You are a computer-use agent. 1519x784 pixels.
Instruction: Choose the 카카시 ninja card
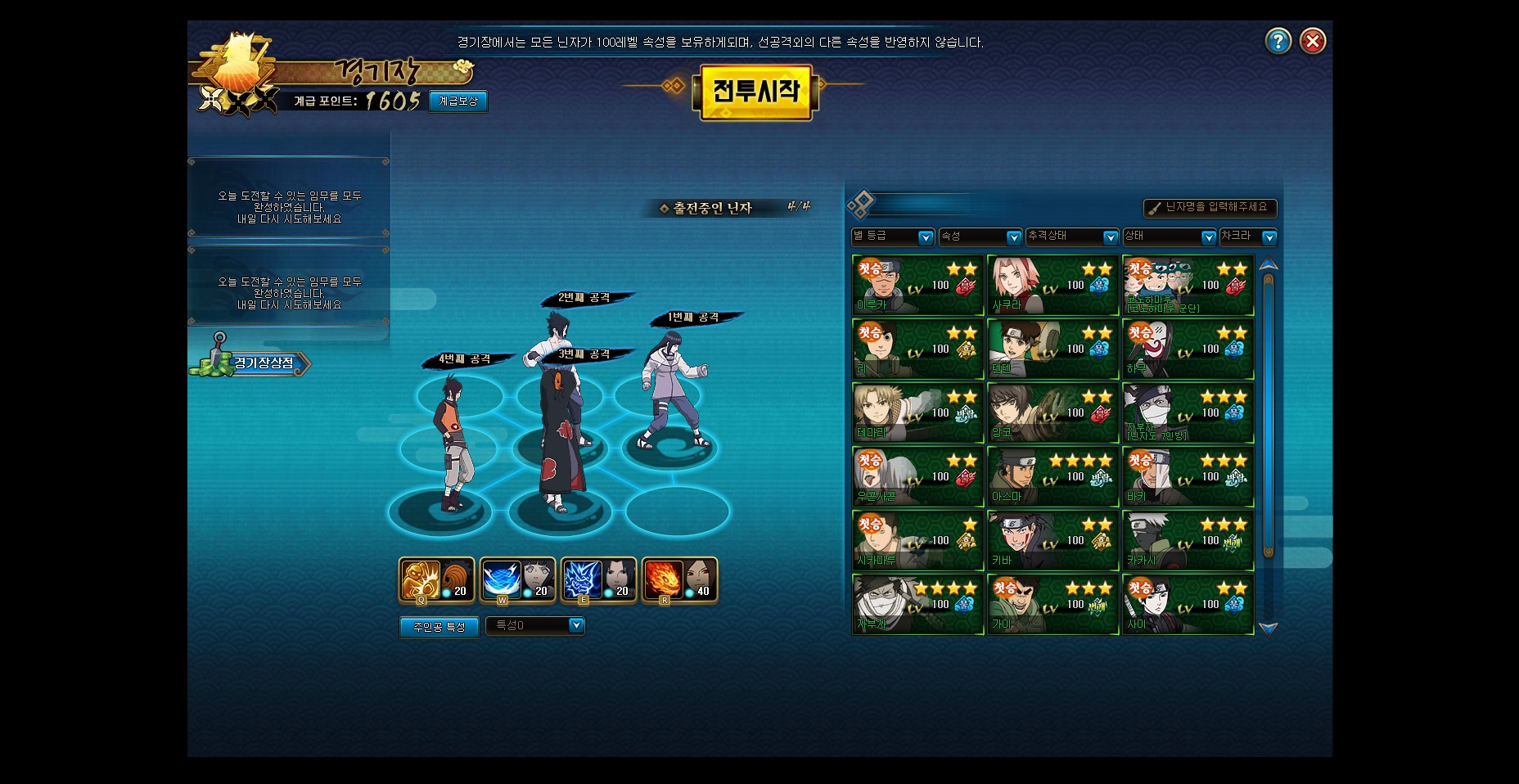coord(1188,540)
